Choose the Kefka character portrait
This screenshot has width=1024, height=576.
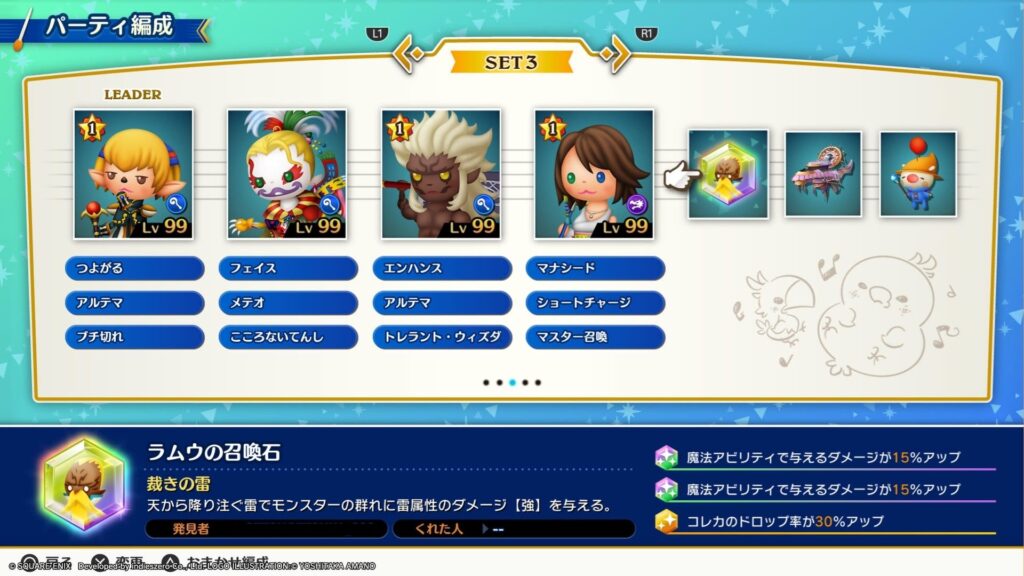[287, 174]
